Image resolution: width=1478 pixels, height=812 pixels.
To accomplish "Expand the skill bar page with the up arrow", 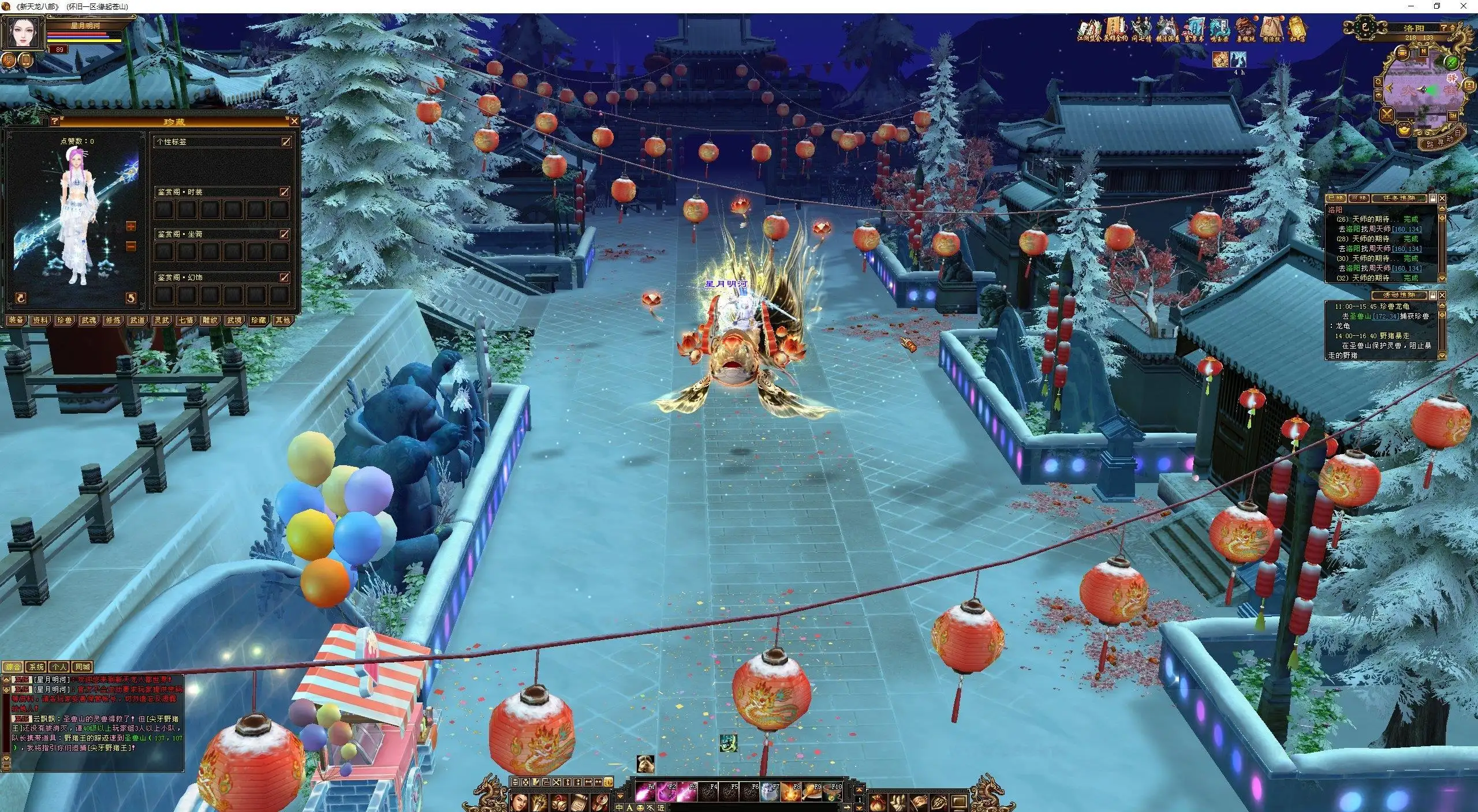I will click(x=860, y=791).
